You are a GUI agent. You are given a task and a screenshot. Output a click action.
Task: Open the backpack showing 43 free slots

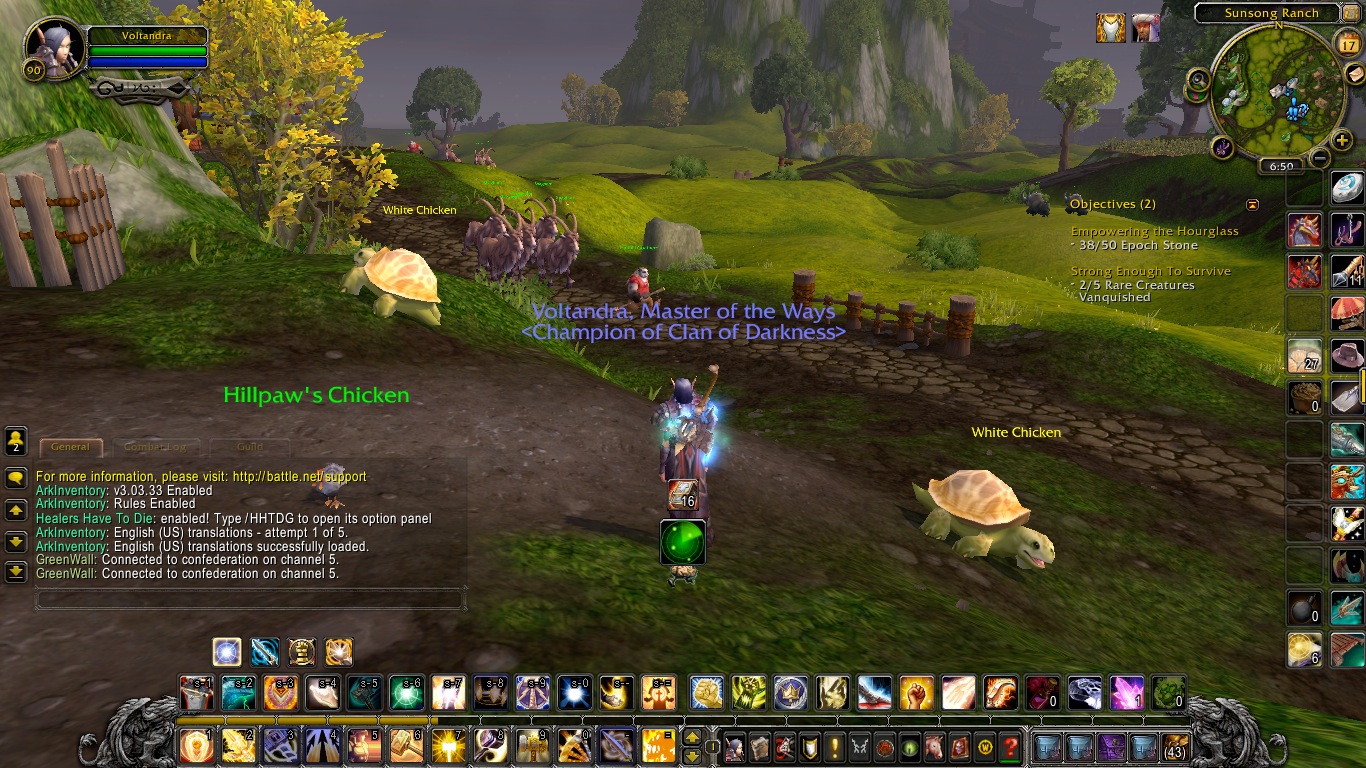[1175, 747]
